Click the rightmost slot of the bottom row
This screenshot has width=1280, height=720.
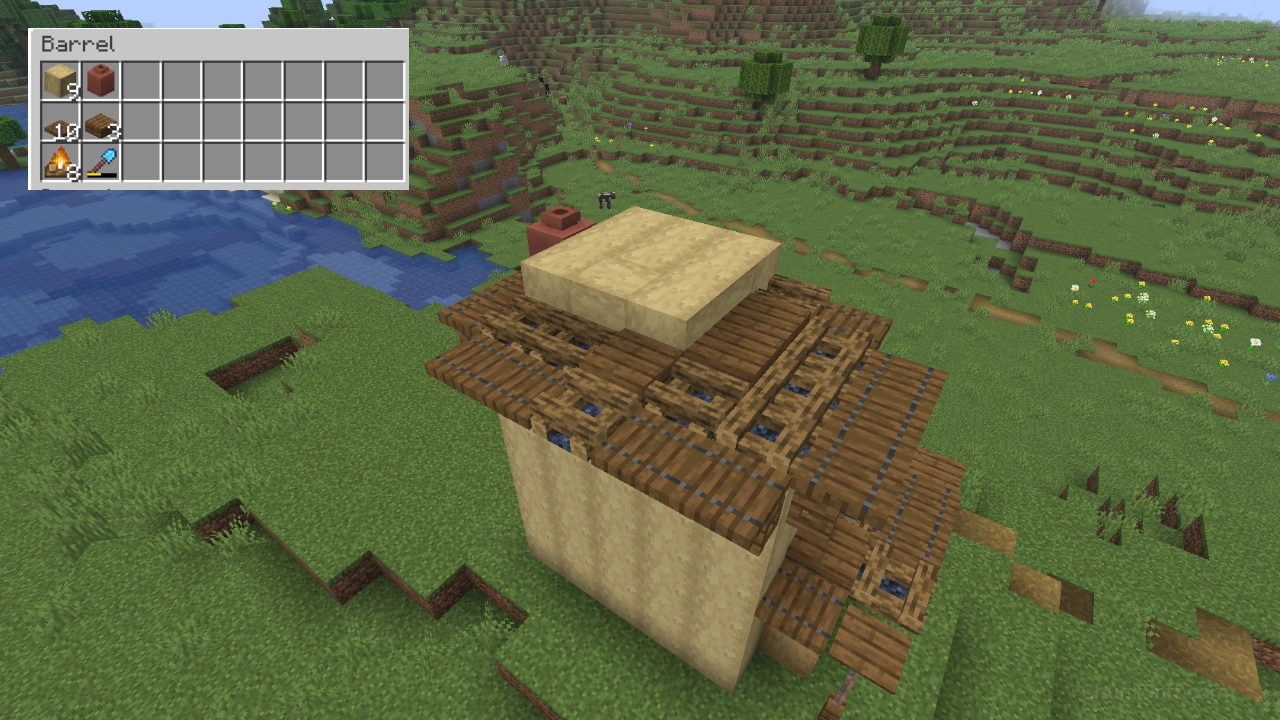point(387,164)
